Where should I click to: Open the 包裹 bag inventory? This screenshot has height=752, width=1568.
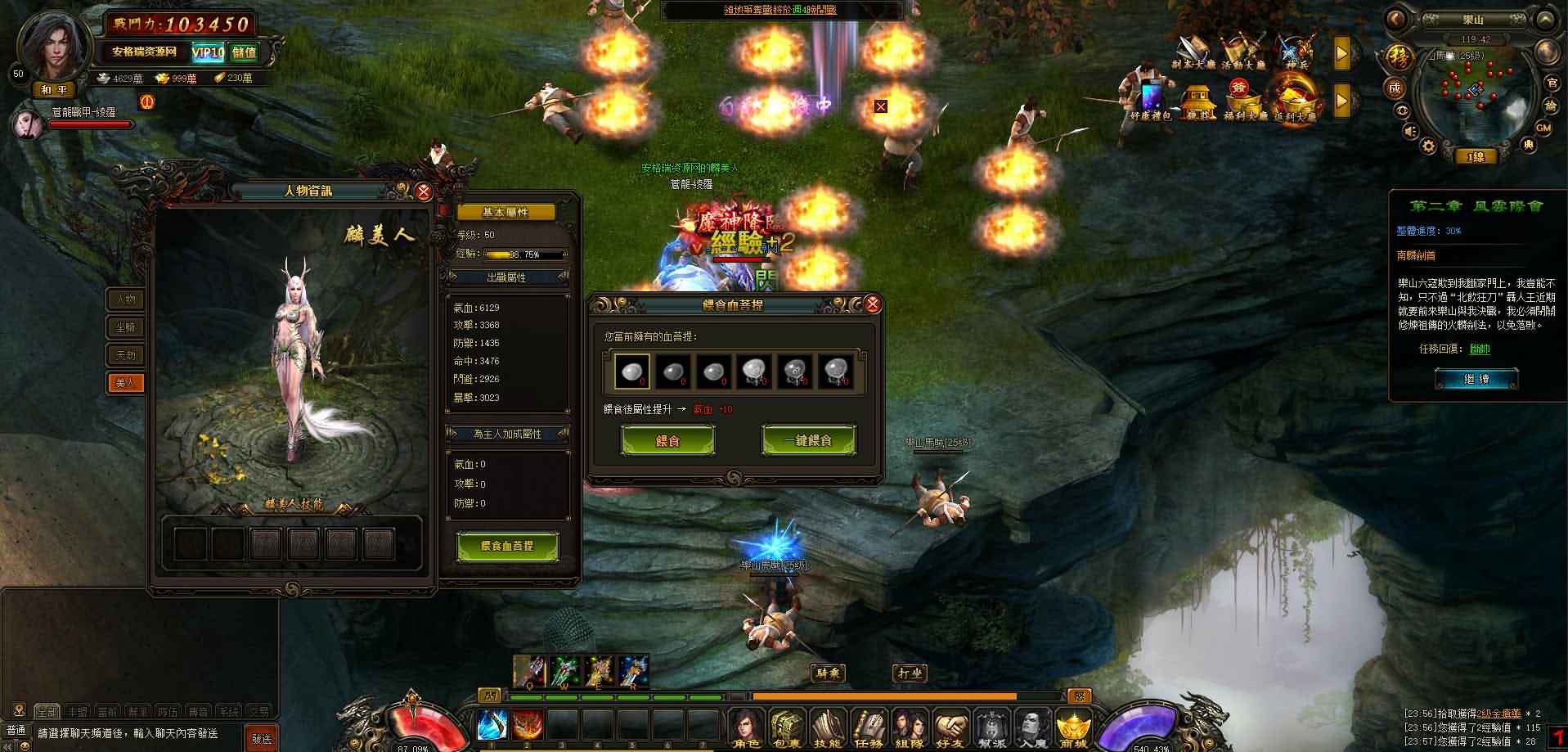[x=787, y=728]
